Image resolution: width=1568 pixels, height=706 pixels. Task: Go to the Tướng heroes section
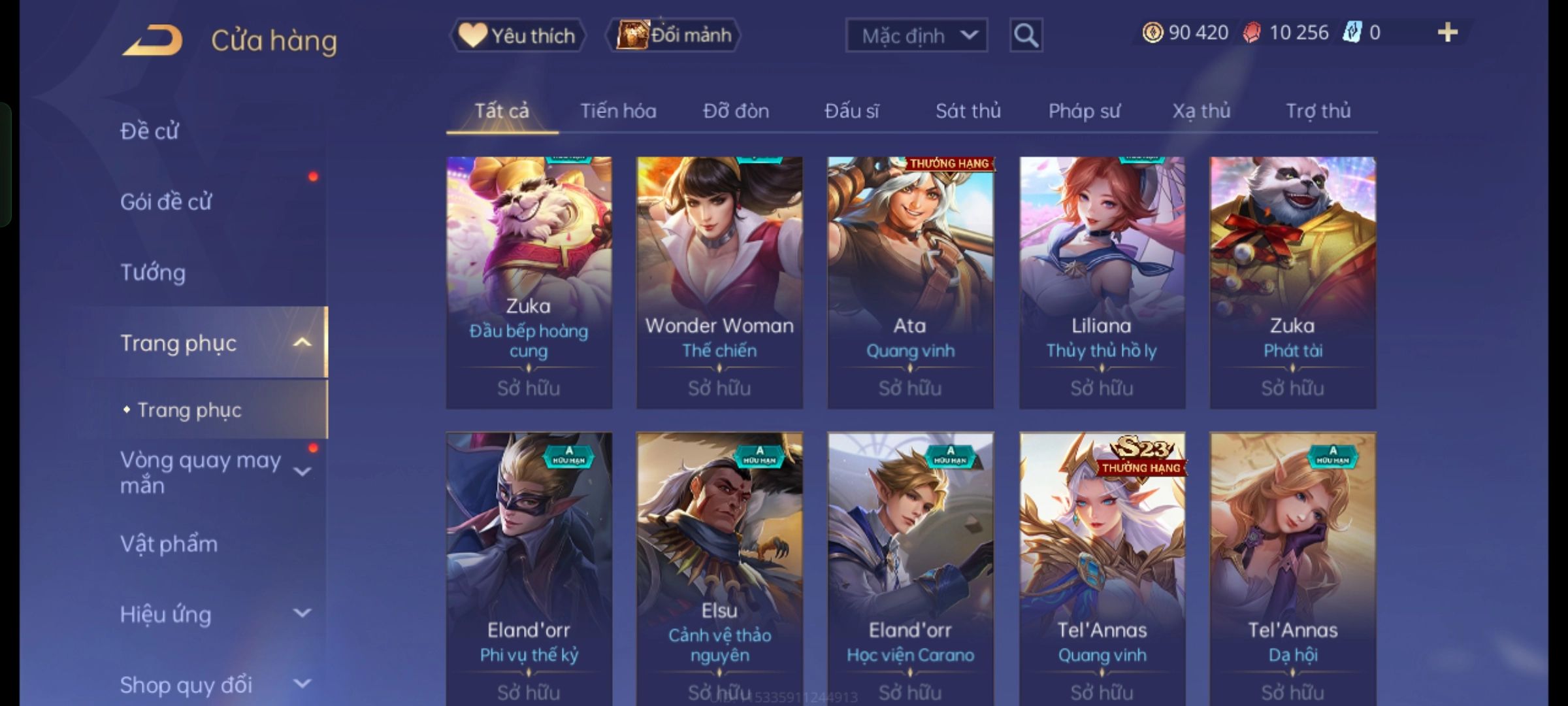click(x=153, y=273)
